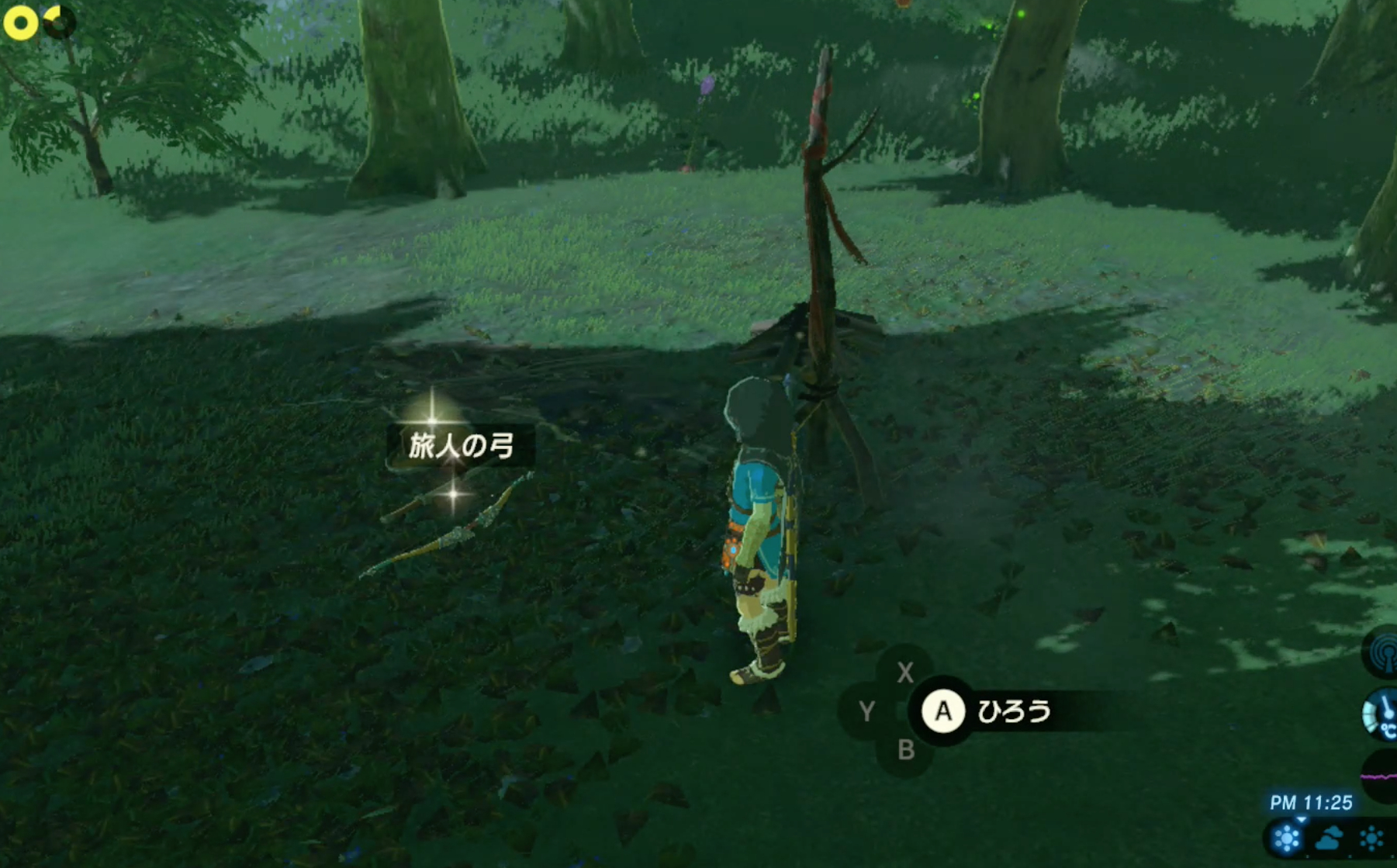This screenshot has height=868, width=1397.
Task: Select the cloudy weather forecast icon
Action: tap(1329, 838)
